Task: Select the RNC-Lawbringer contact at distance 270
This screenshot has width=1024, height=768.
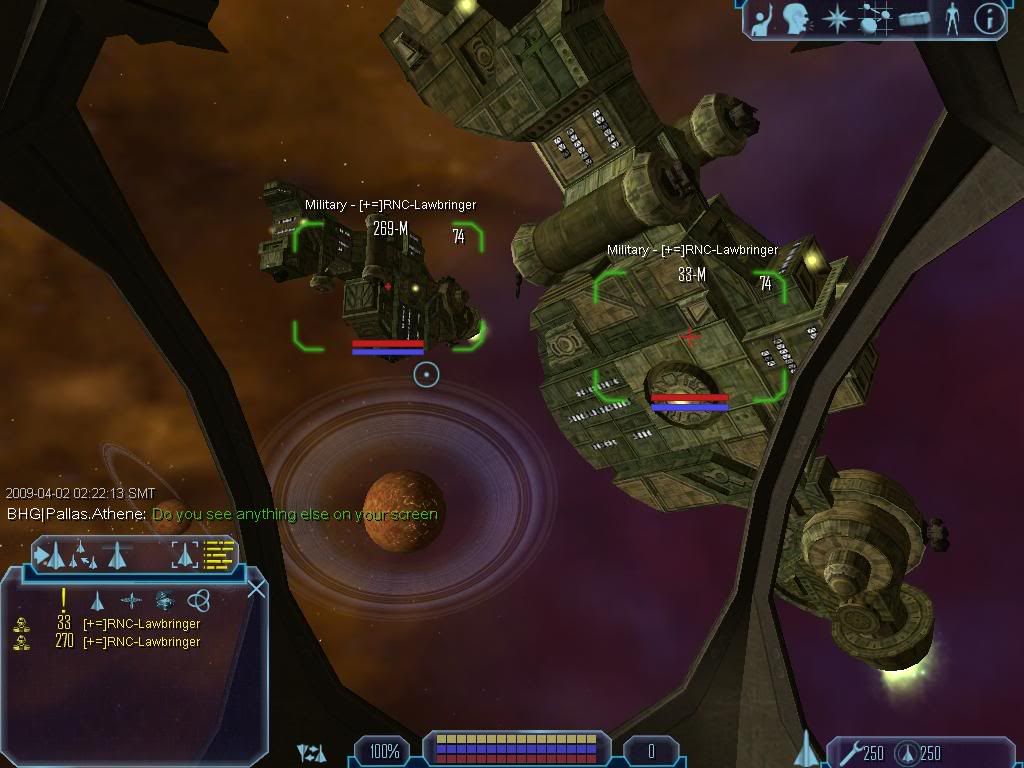Action: click(x=140, y=642)
